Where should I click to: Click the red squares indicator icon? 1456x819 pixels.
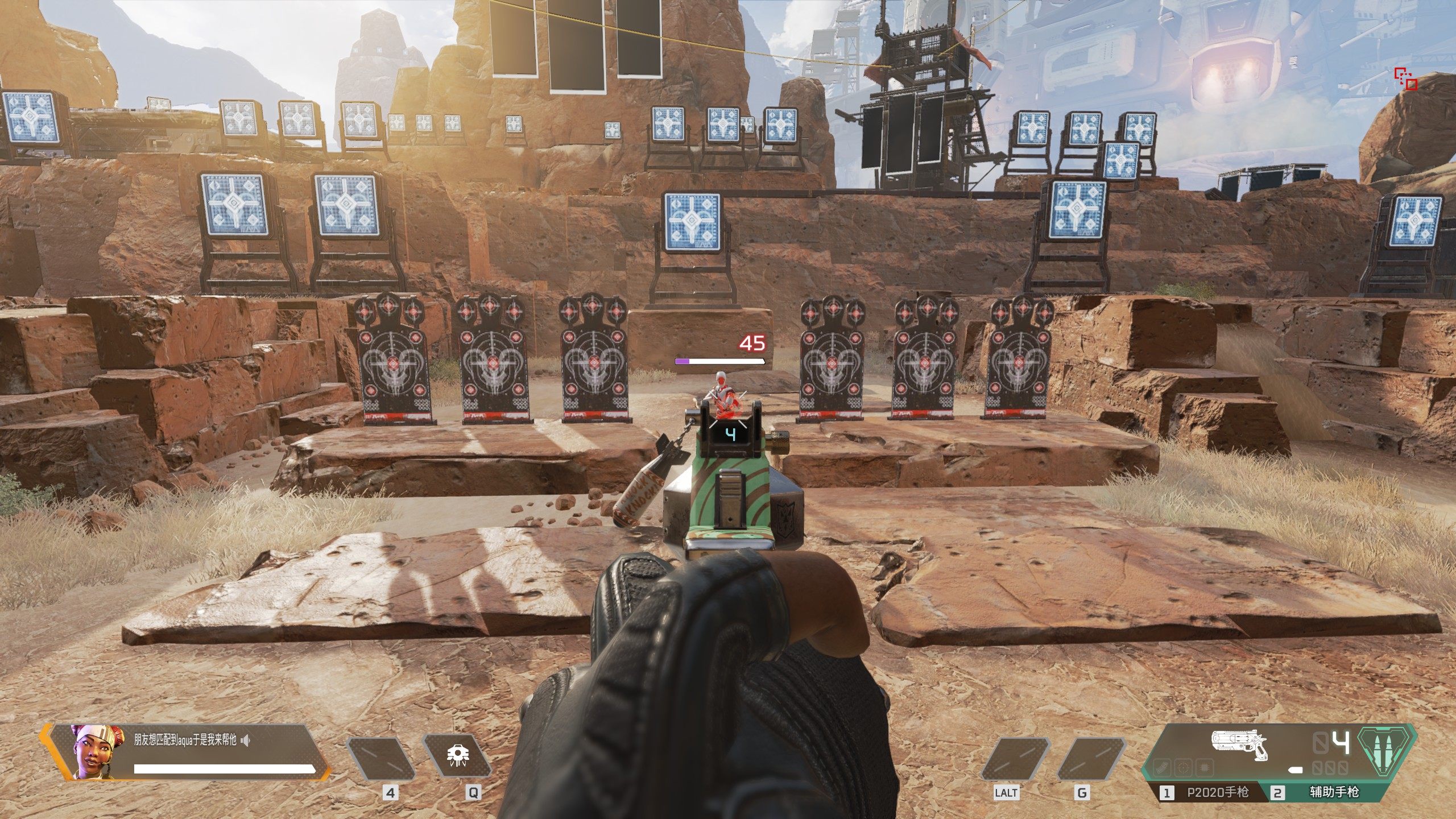tap(1405, 78)
